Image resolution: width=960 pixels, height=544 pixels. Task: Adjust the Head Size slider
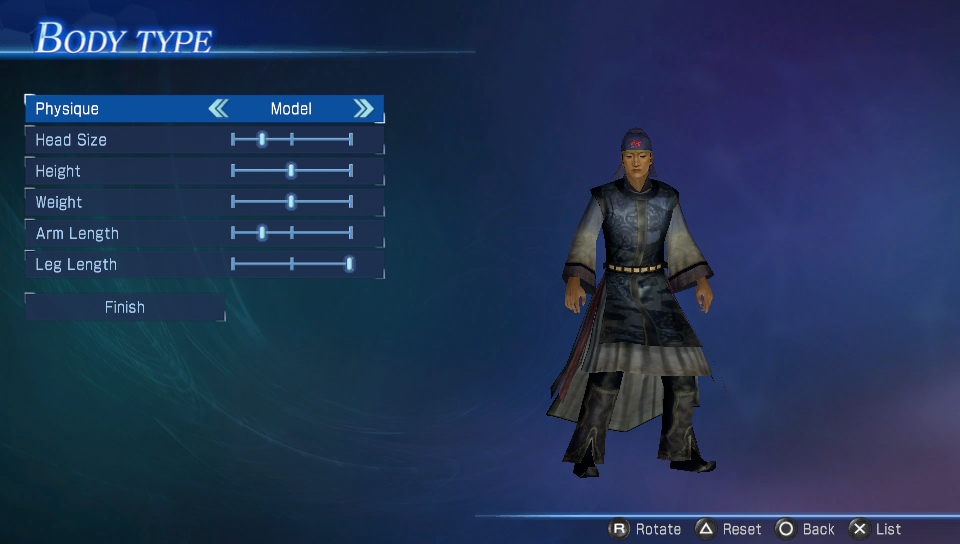tap(262, 140)
